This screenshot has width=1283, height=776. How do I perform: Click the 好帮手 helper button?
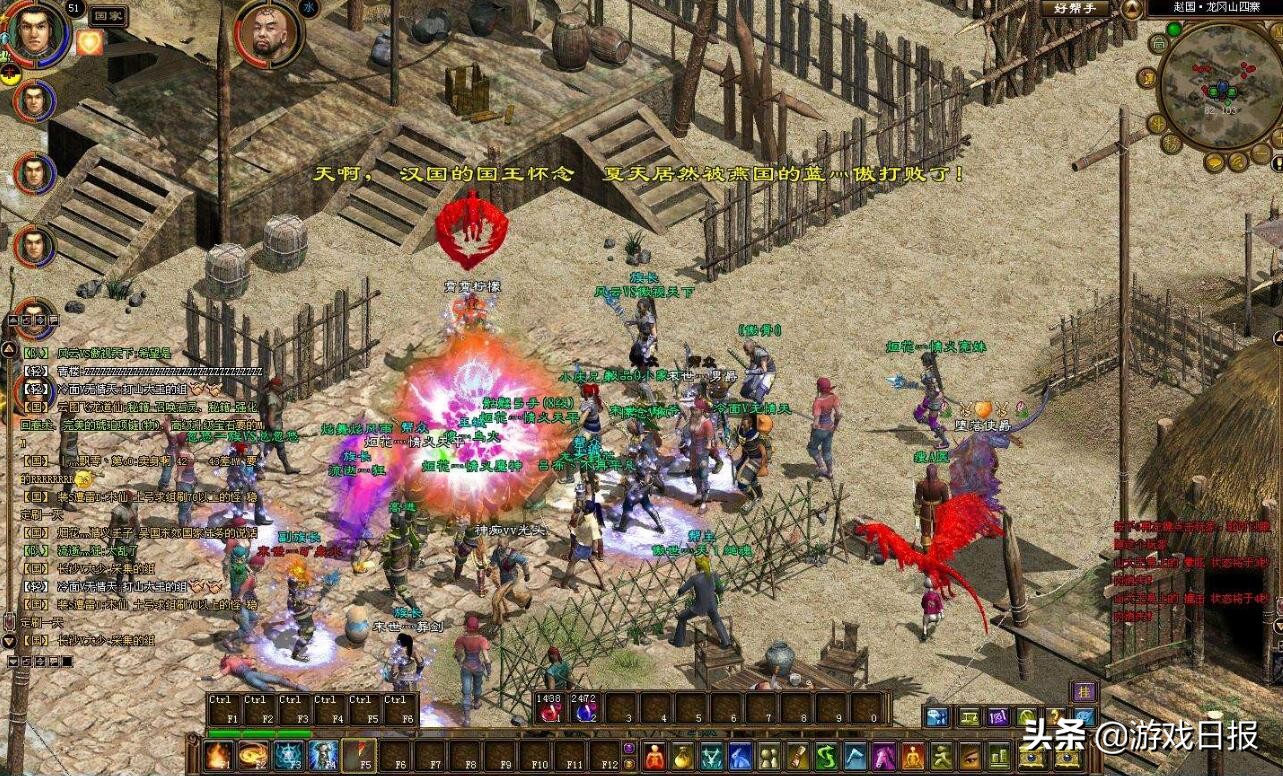point(1075,9)
